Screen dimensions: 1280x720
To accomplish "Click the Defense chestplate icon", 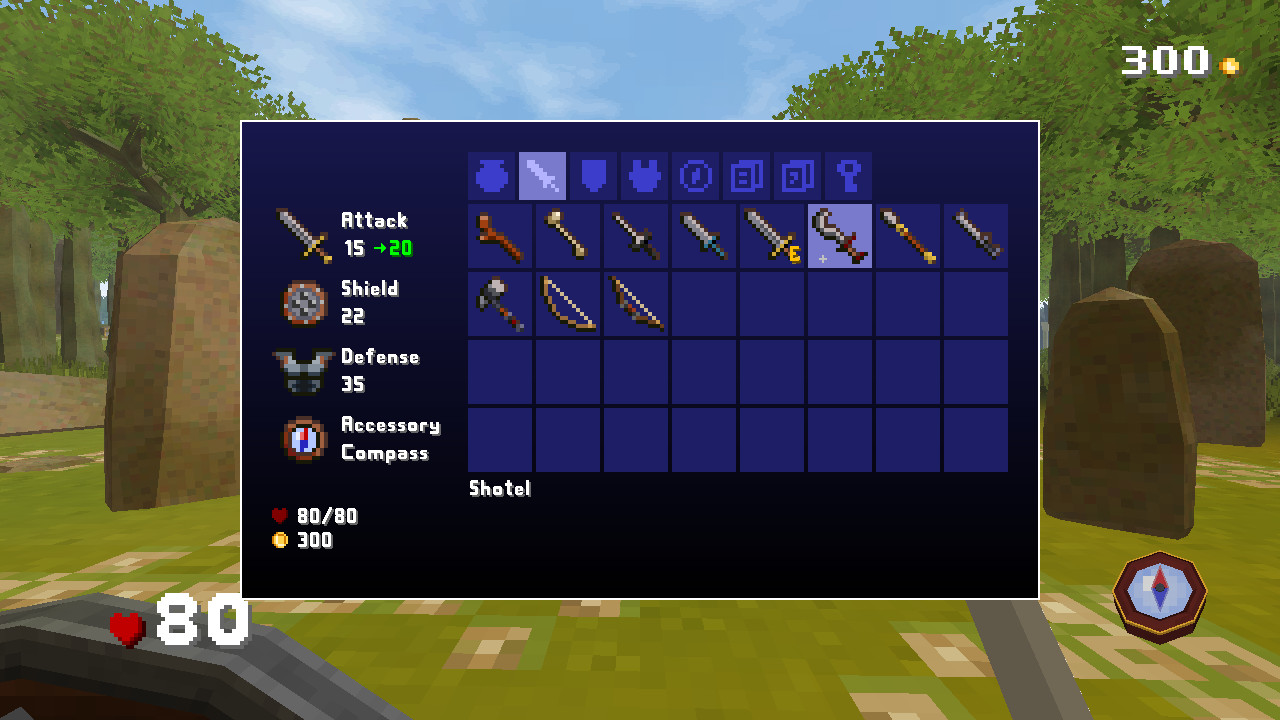I will 302,371.
